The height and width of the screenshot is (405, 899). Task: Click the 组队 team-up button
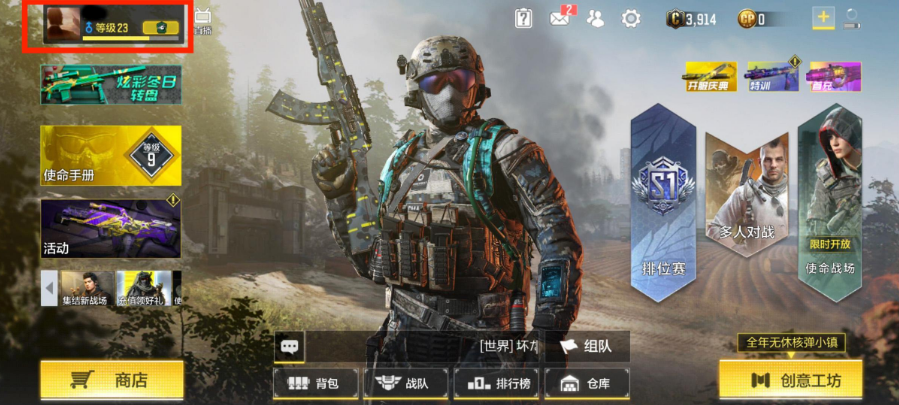point(586,346)
